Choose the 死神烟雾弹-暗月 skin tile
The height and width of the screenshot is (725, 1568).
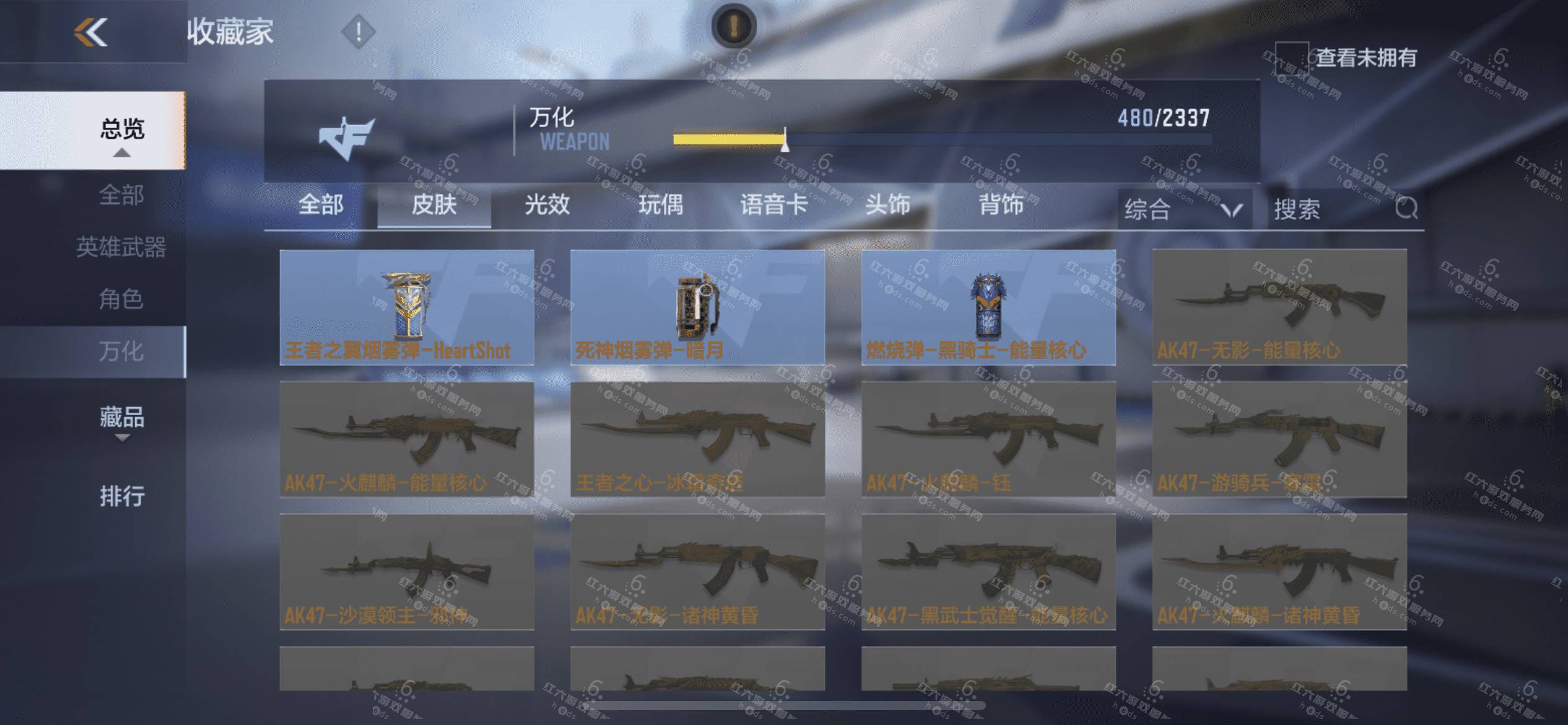(x=697, y=307)
